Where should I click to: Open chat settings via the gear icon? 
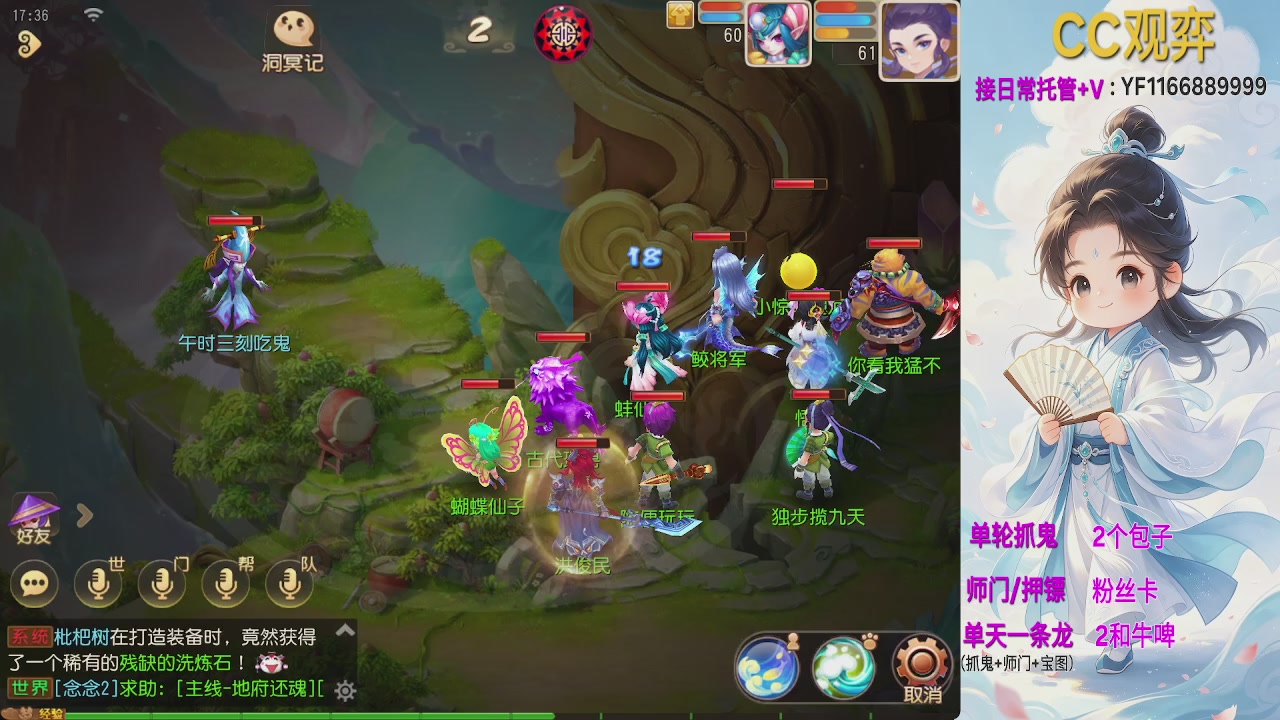[x=343, y=690]
